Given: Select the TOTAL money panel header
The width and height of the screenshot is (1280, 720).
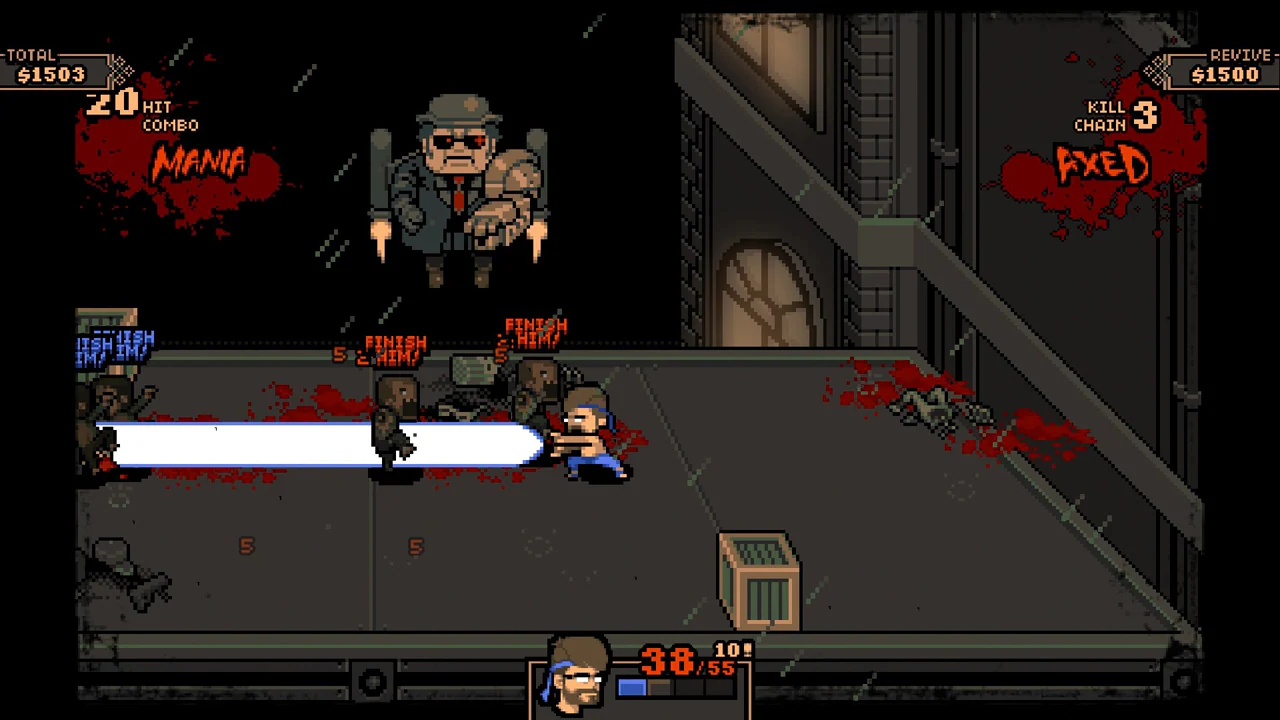Looking at the screenshot, I should pos(30,55).
